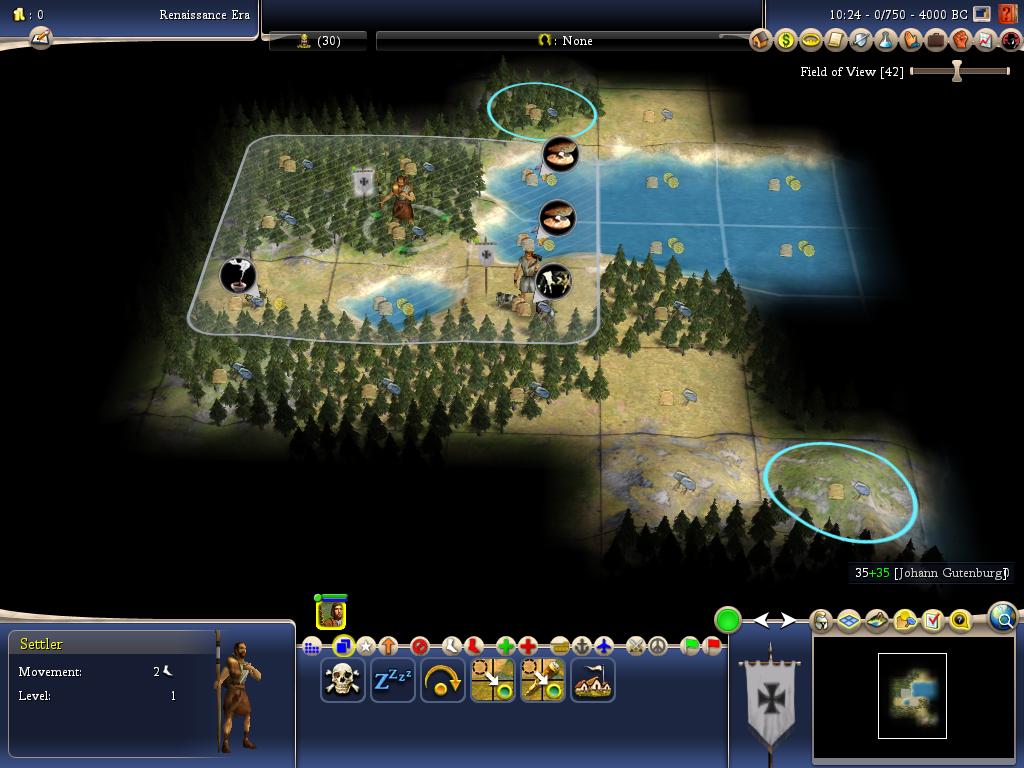Delete the unit using the skull icon
Image resolution: width=1024 pixels, height=768 pixels.
[x=343, y=680]
